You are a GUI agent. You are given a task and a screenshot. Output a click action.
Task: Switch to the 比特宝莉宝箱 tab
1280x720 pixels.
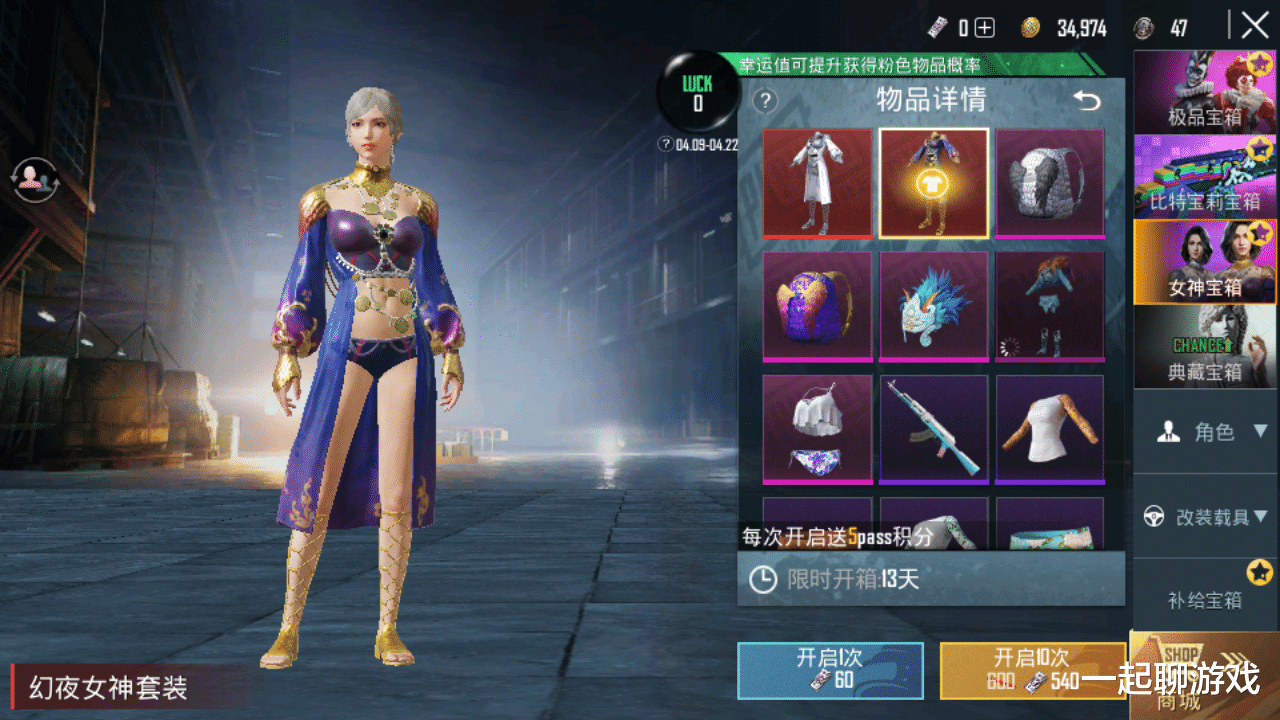[x=1204, y=176]
